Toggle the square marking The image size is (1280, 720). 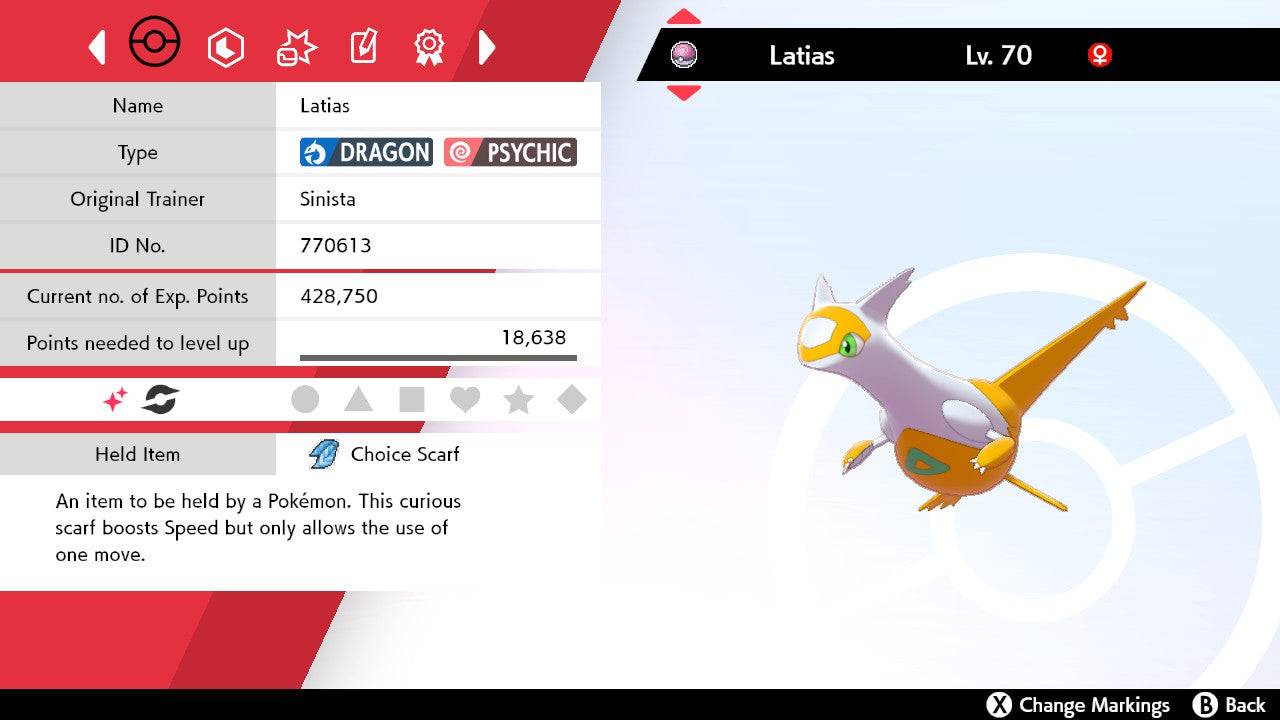pos(412,400)
